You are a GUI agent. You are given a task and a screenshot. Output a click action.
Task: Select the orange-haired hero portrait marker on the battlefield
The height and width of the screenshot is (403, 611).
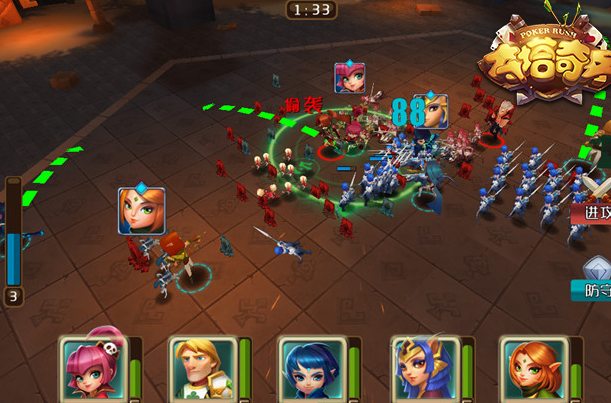coord(142,212)
